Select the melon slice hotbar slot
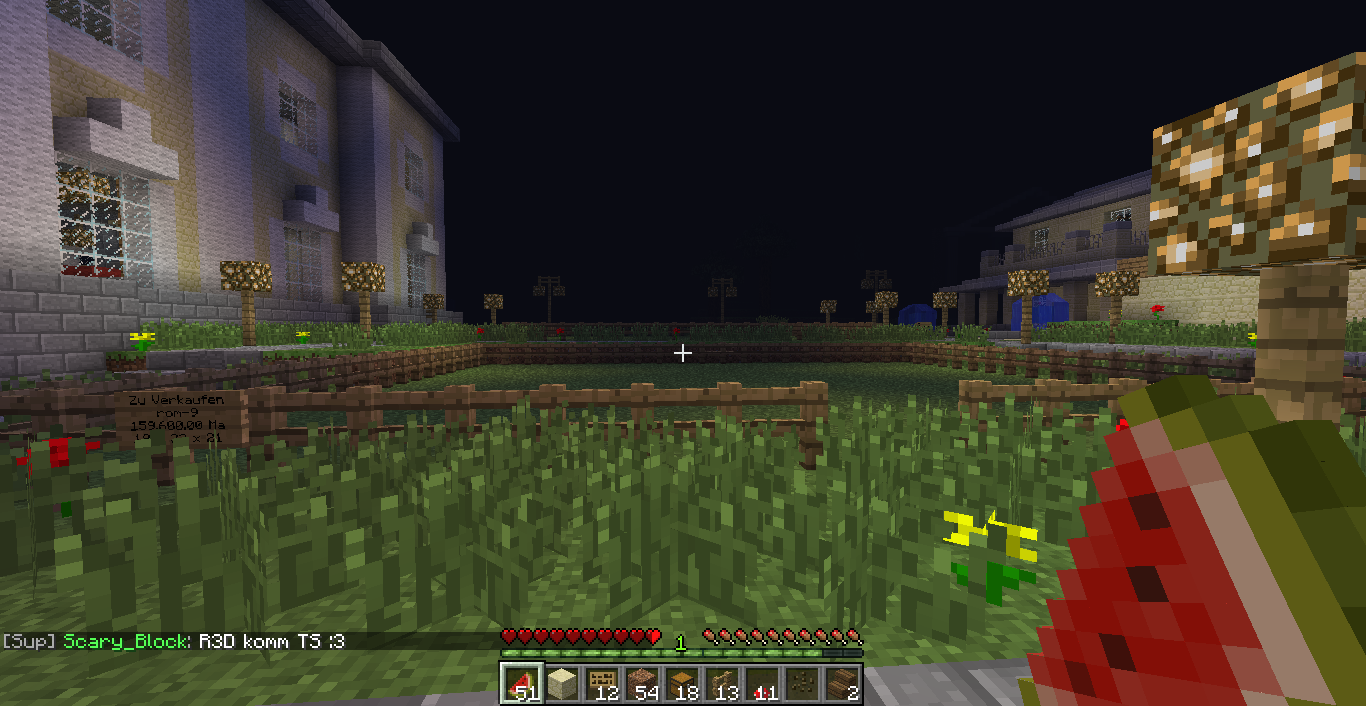This screenshot has height=706, width=1366. 521,684
